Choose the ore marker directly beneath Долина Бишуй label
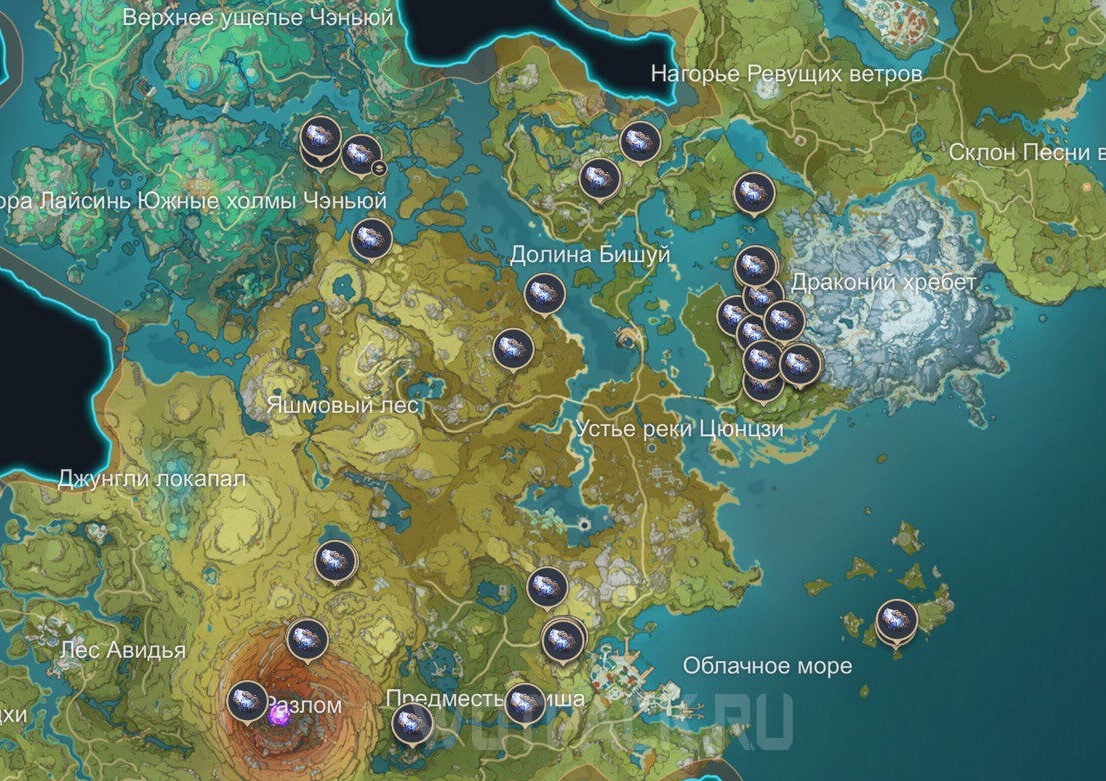 point(544,293)
